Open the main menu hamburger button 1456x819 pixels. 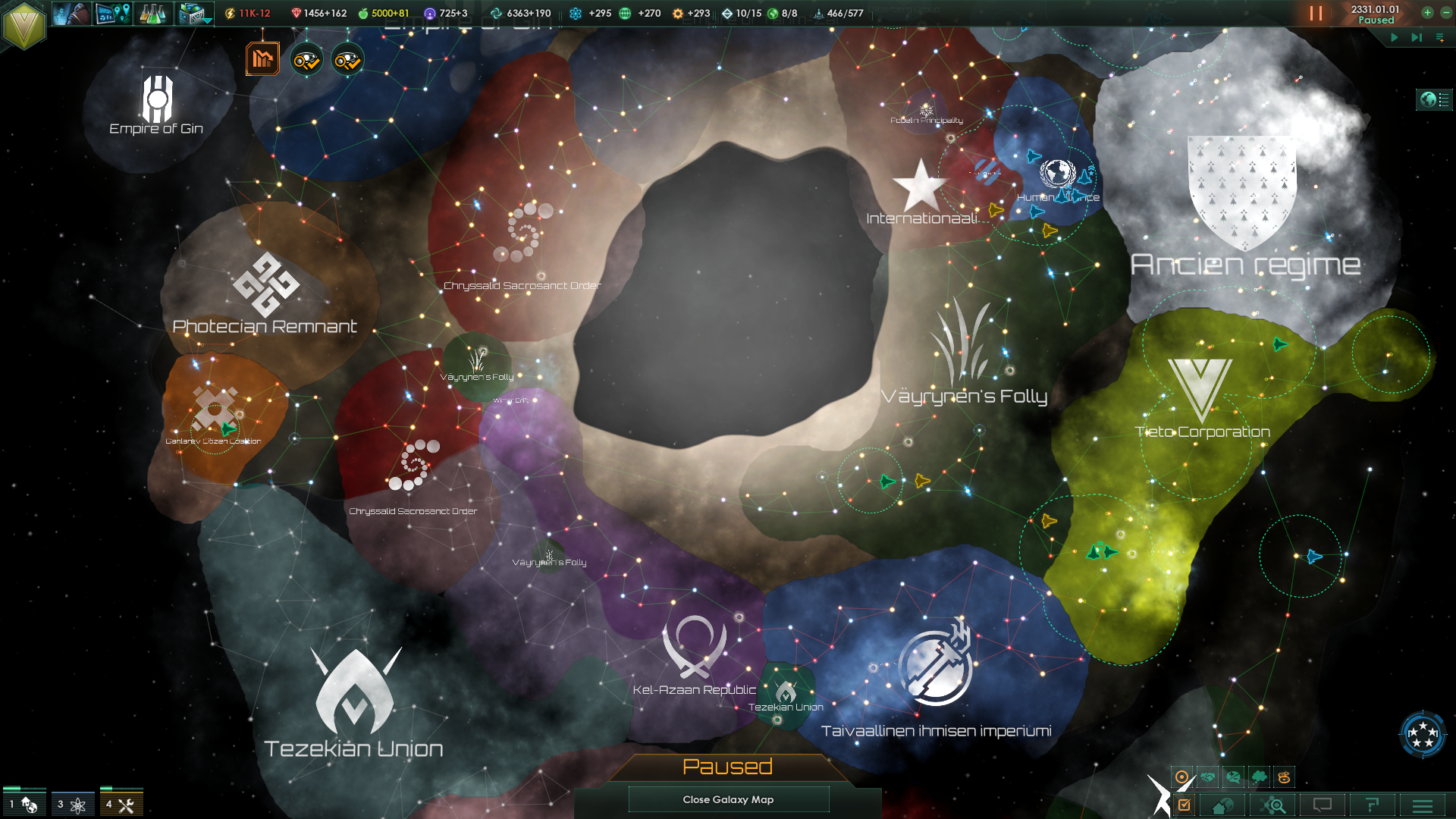(x=1423, y=805)
